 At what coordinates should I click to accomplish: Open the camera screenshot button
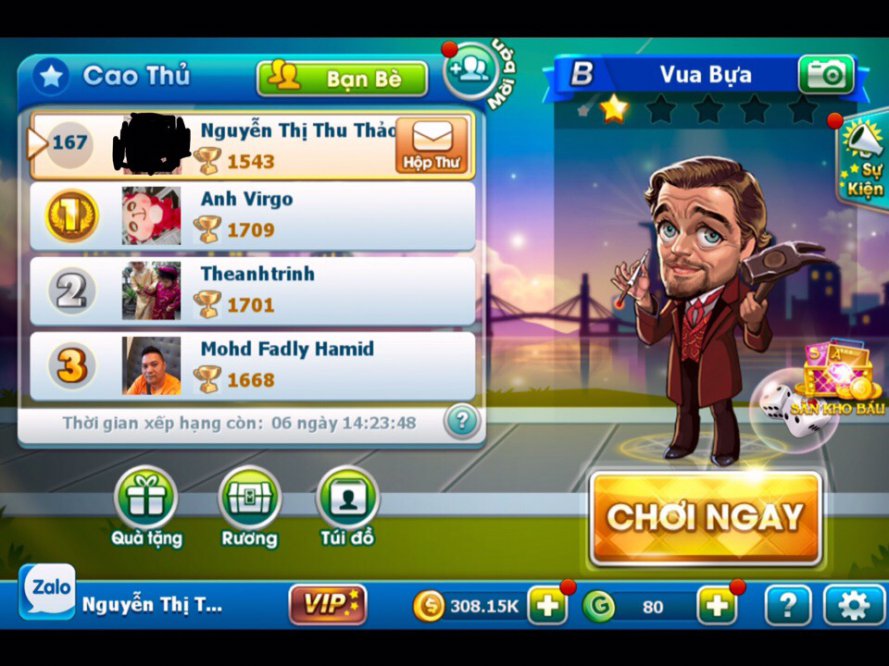(826, 75)
